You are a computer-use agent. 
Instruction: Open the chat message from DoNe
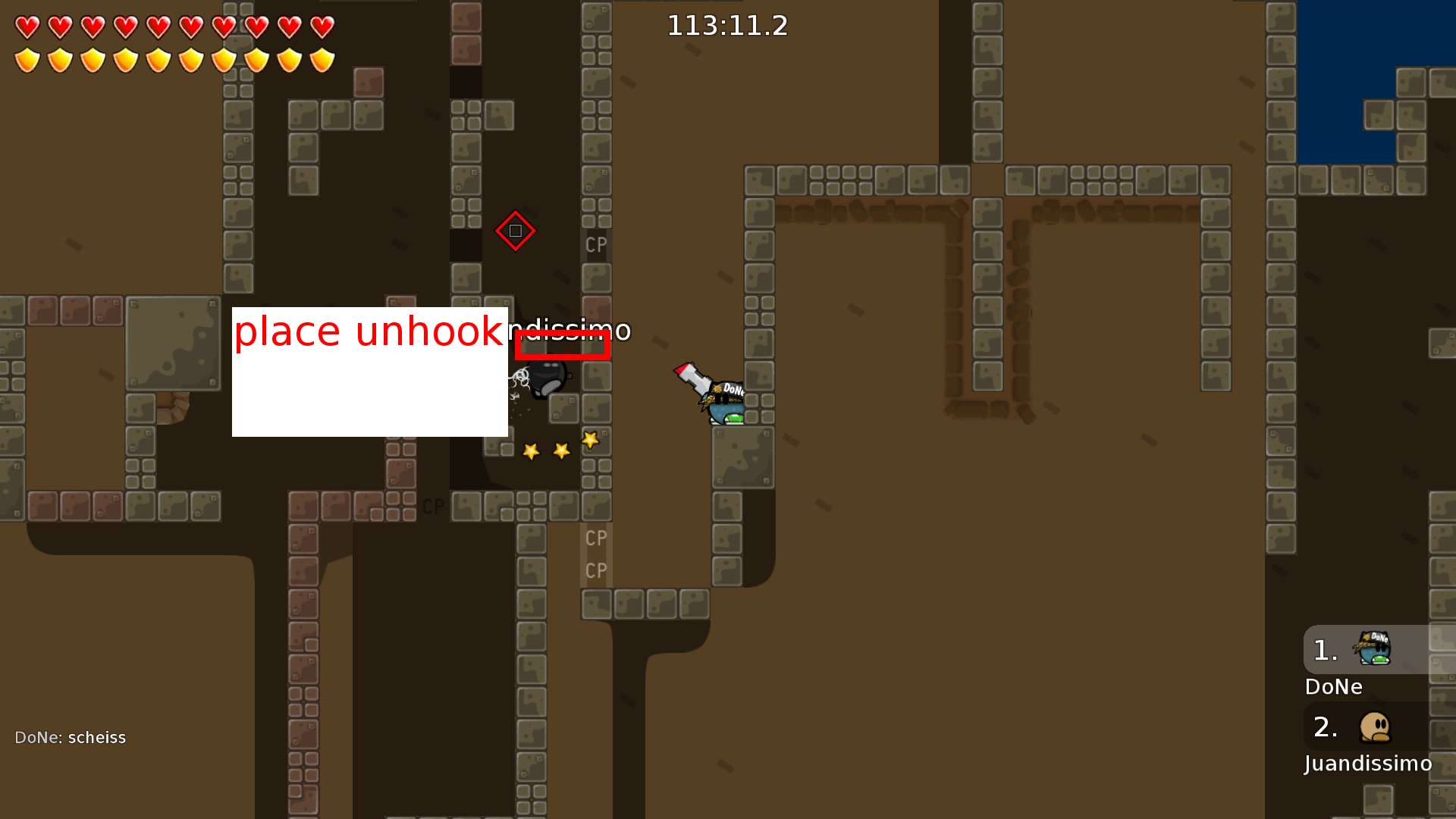pyautogui.click(x=70, y=736)
